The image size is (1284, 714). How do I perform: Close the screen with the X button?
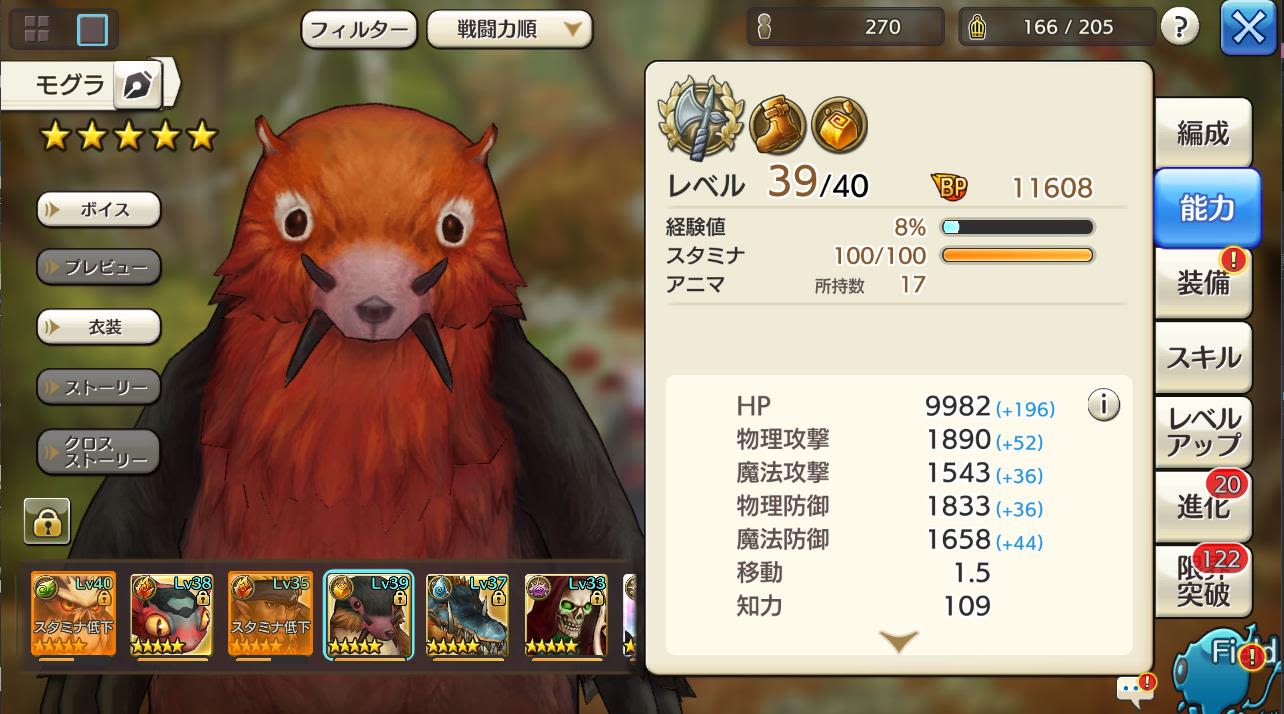pos(1248,29)
